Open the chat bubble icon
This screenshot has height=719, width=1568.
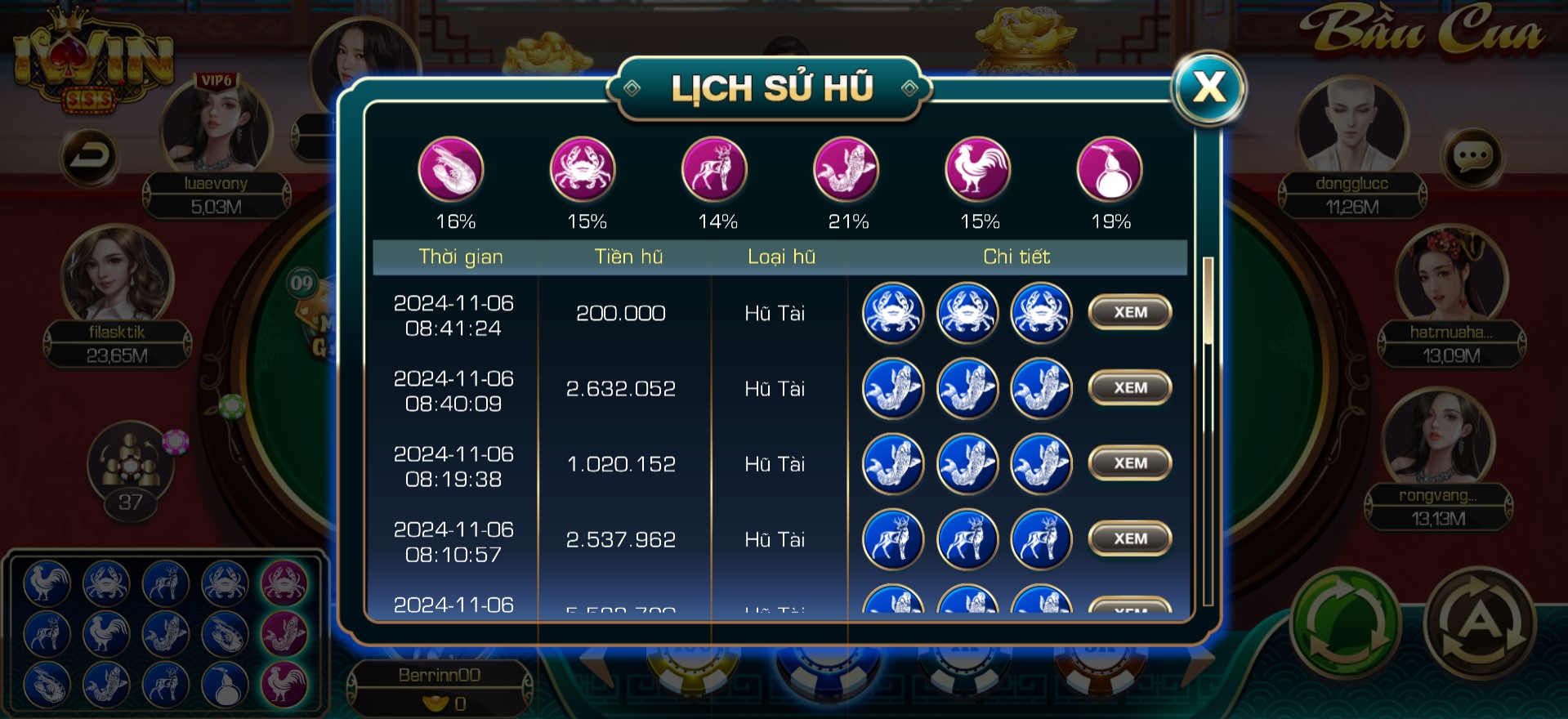pos(1472,156)
